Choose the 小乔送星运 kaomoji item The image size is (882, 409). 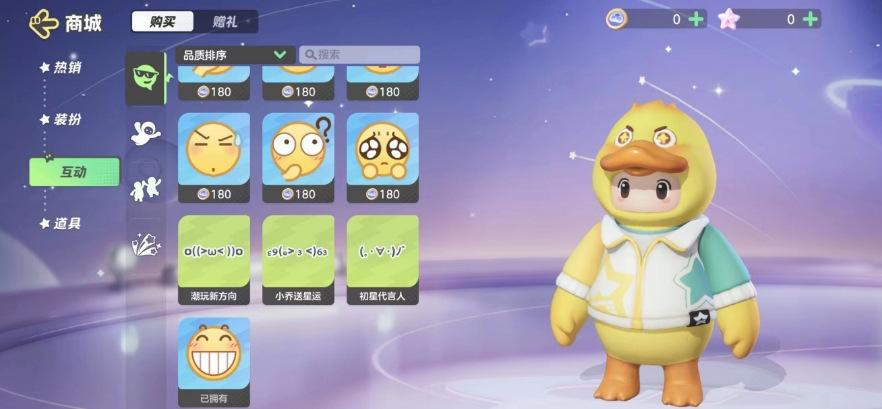pyautogui.click(x=298, y=259)
